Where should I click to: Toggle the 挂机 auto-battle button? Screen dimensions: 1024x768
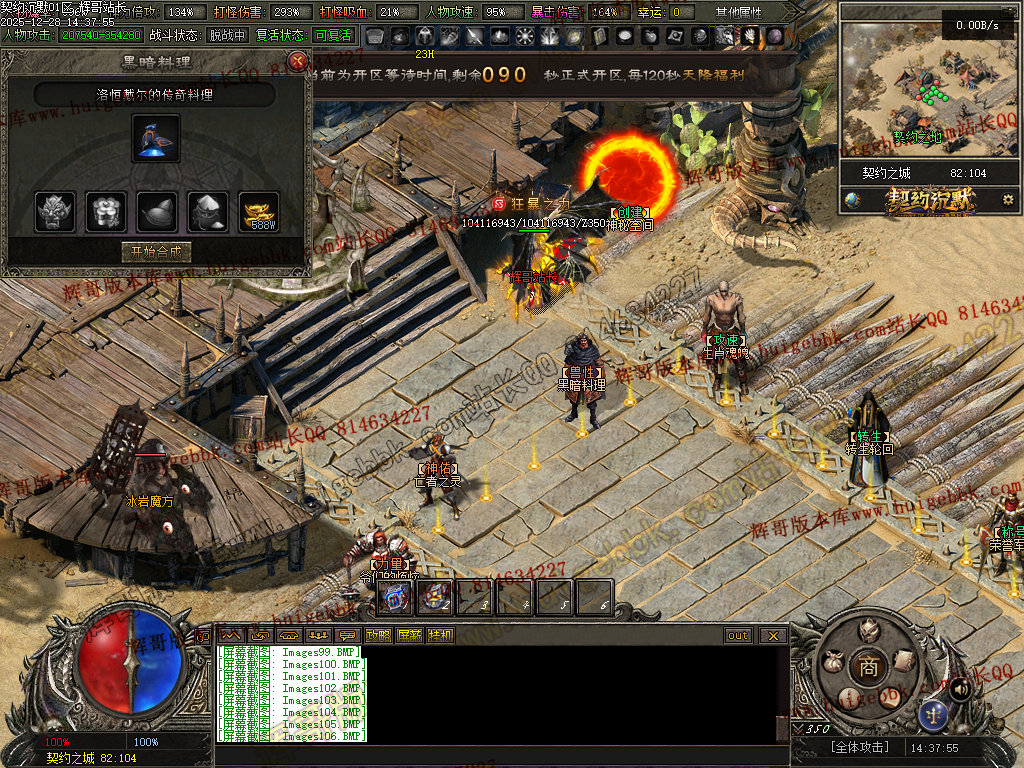(440, 635)
